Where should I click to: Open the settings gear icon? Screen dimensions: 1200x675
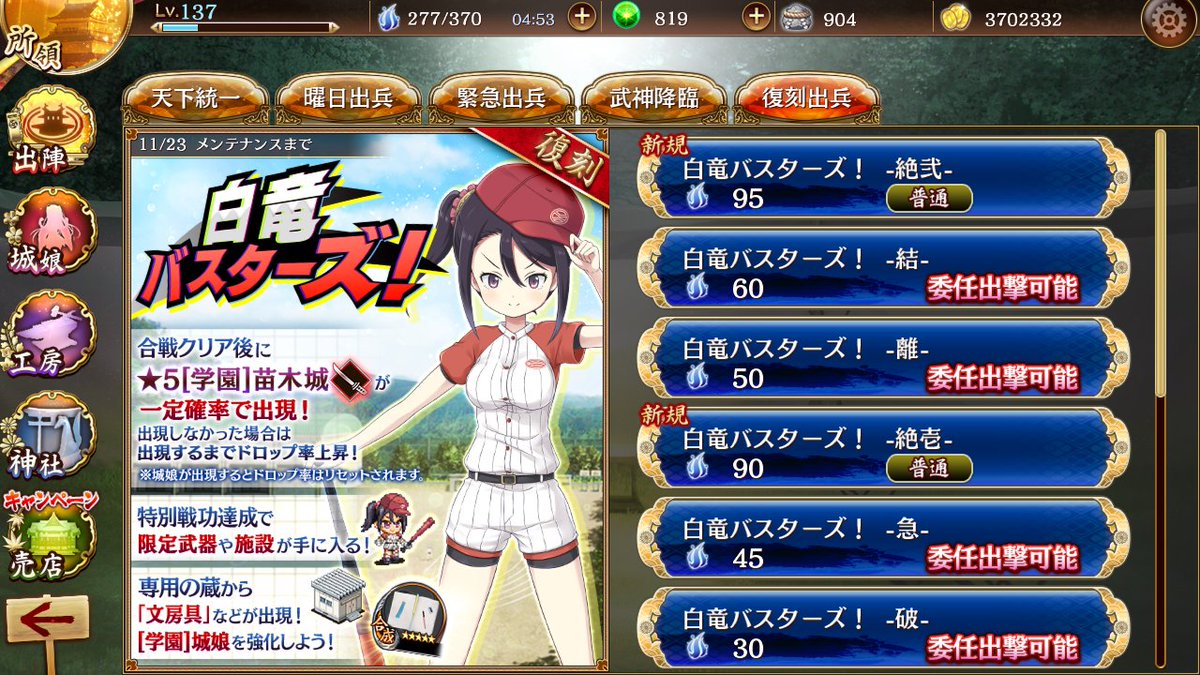[x=1166, y=23]
